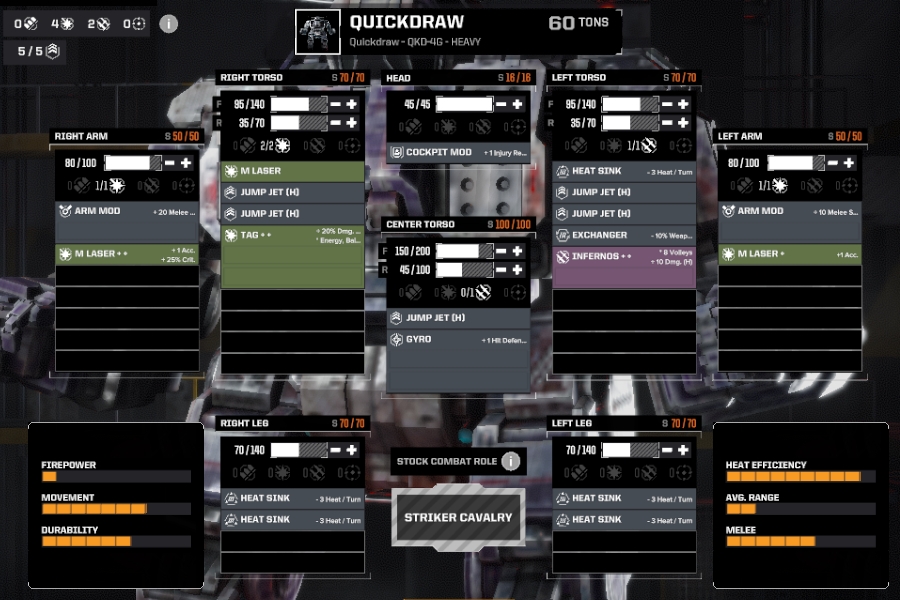Click the Striker Cavalry combat role badge
The width and height of the screenshot is (900, 600).
458,518
